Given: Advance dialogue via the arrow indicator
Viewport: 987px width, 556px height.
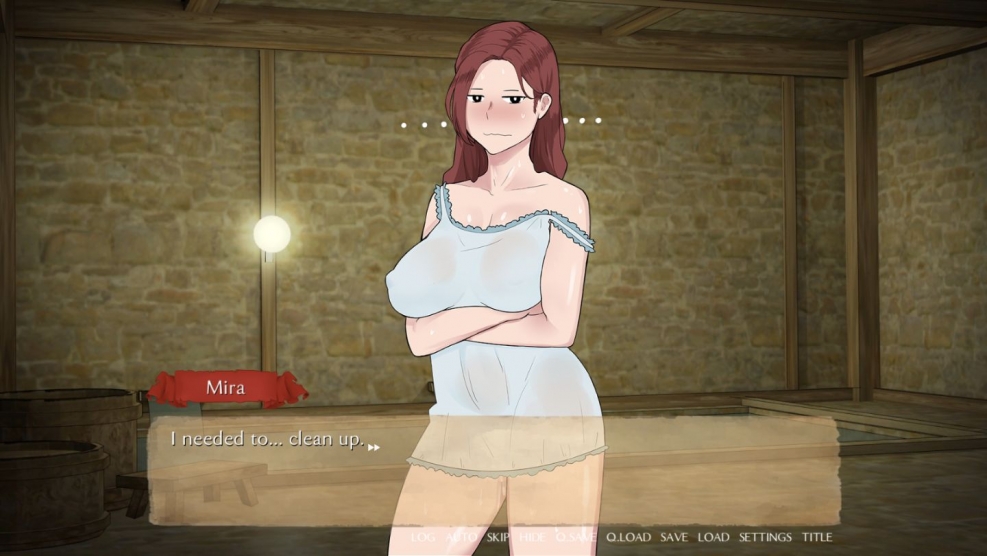Looking at the screenshot, I should [x=374, y=447].
